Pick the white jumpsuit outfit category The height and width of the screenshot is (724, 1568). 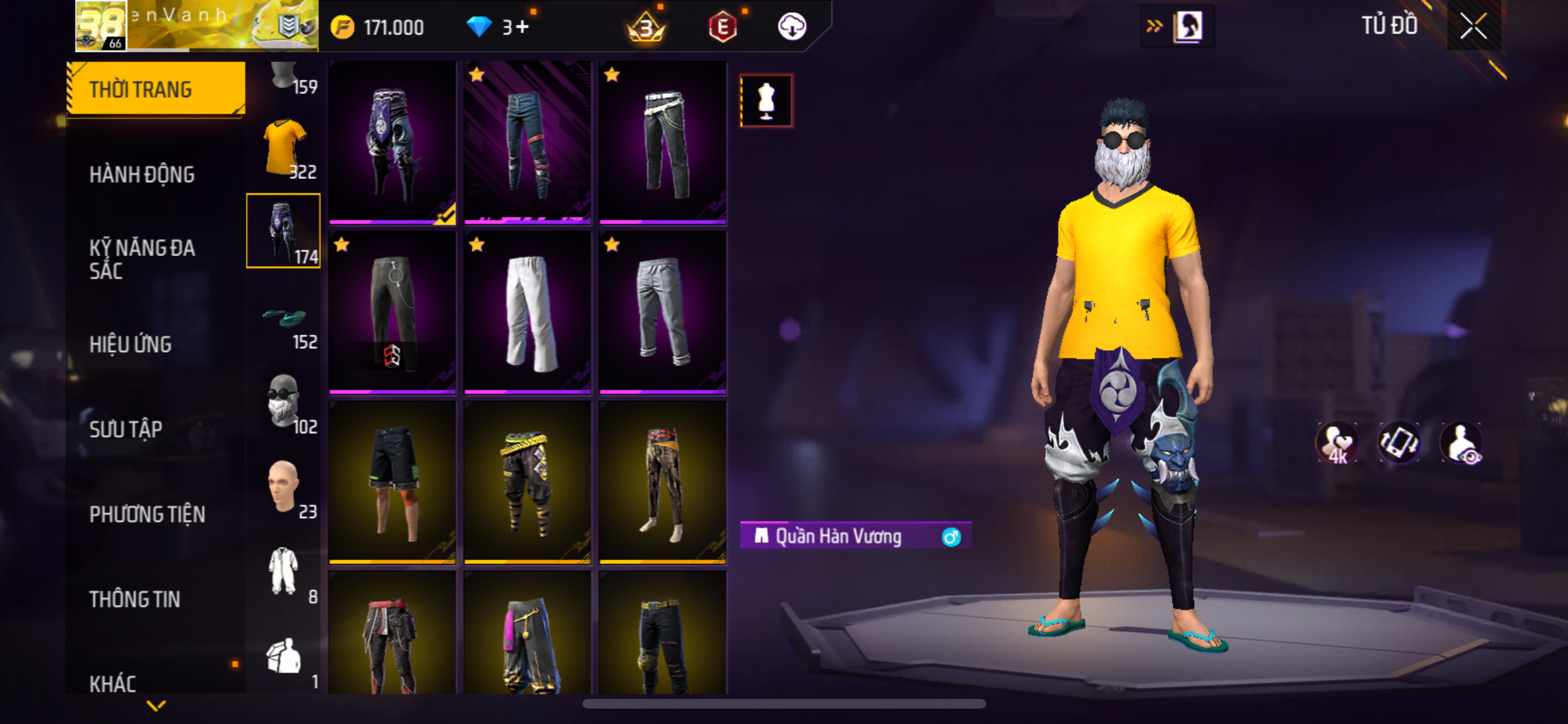pos(284,571)
